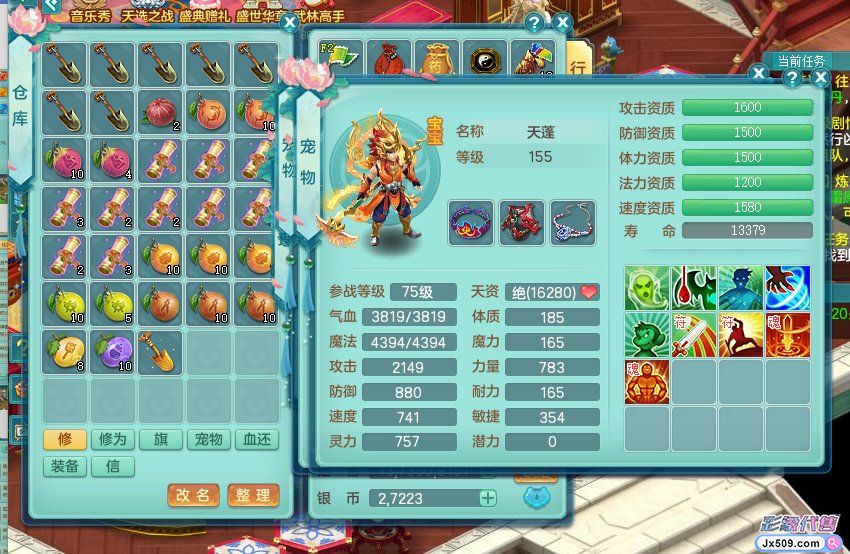Switch to the 修 storage page
850x554 pixels.
[64, 440]
